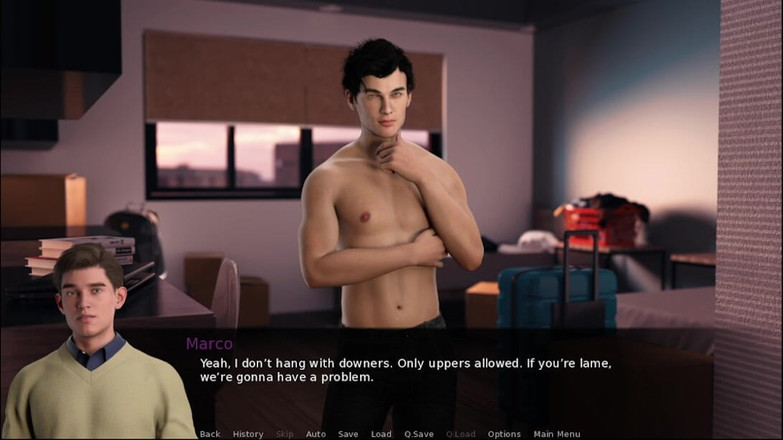Open the Save game screen
The width and height of the screenshot is (783, 440).
(x=348, y=434)
